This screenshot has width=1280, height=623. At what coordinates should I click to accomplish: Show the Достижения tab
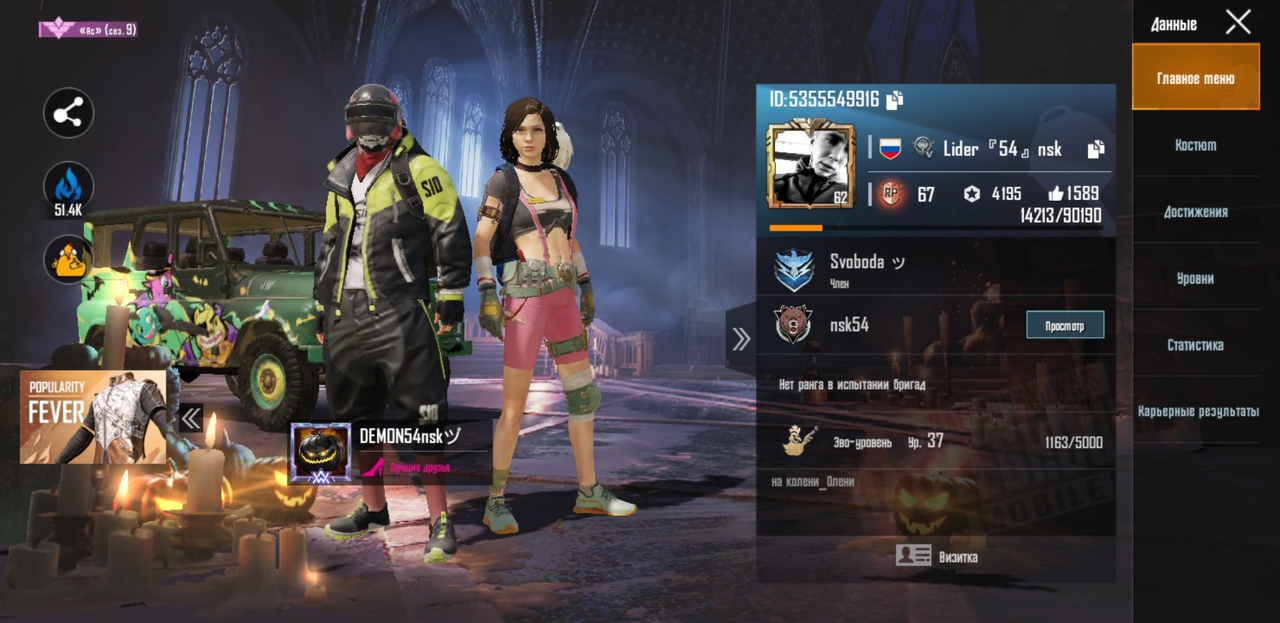1195,212
